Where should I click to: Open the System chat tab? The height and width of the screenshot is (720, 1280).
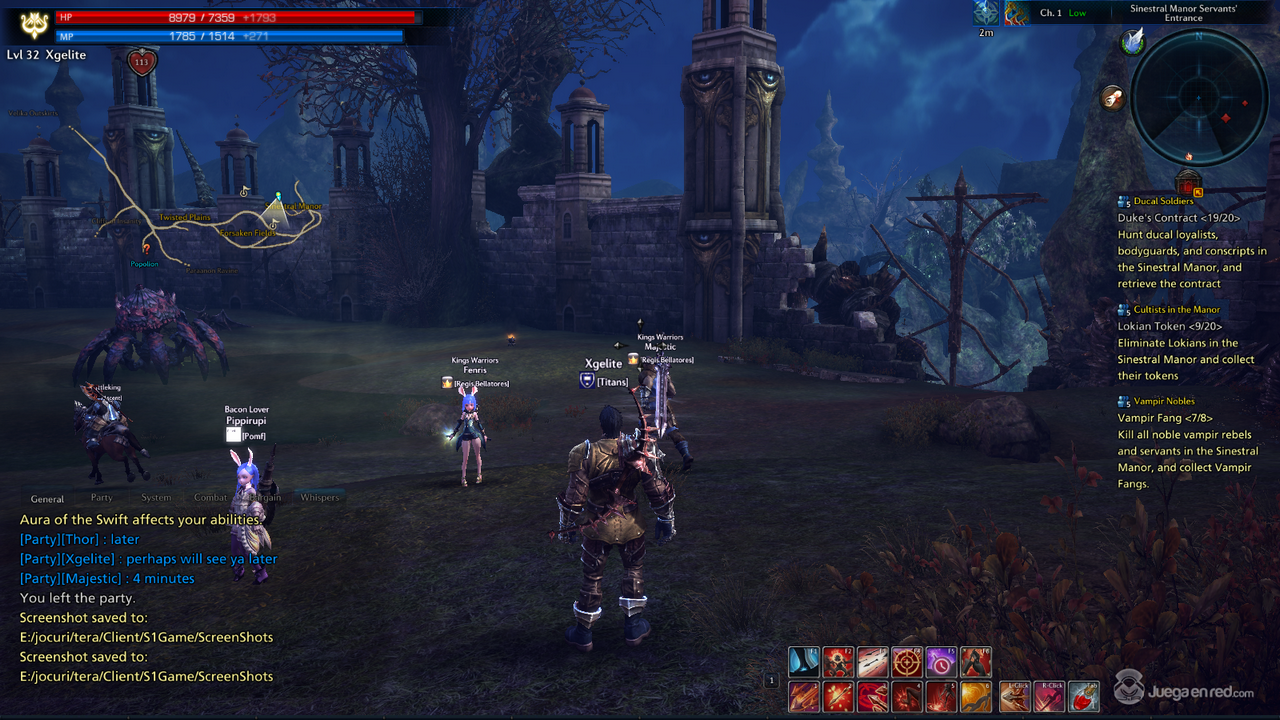[x=156, y=497]
